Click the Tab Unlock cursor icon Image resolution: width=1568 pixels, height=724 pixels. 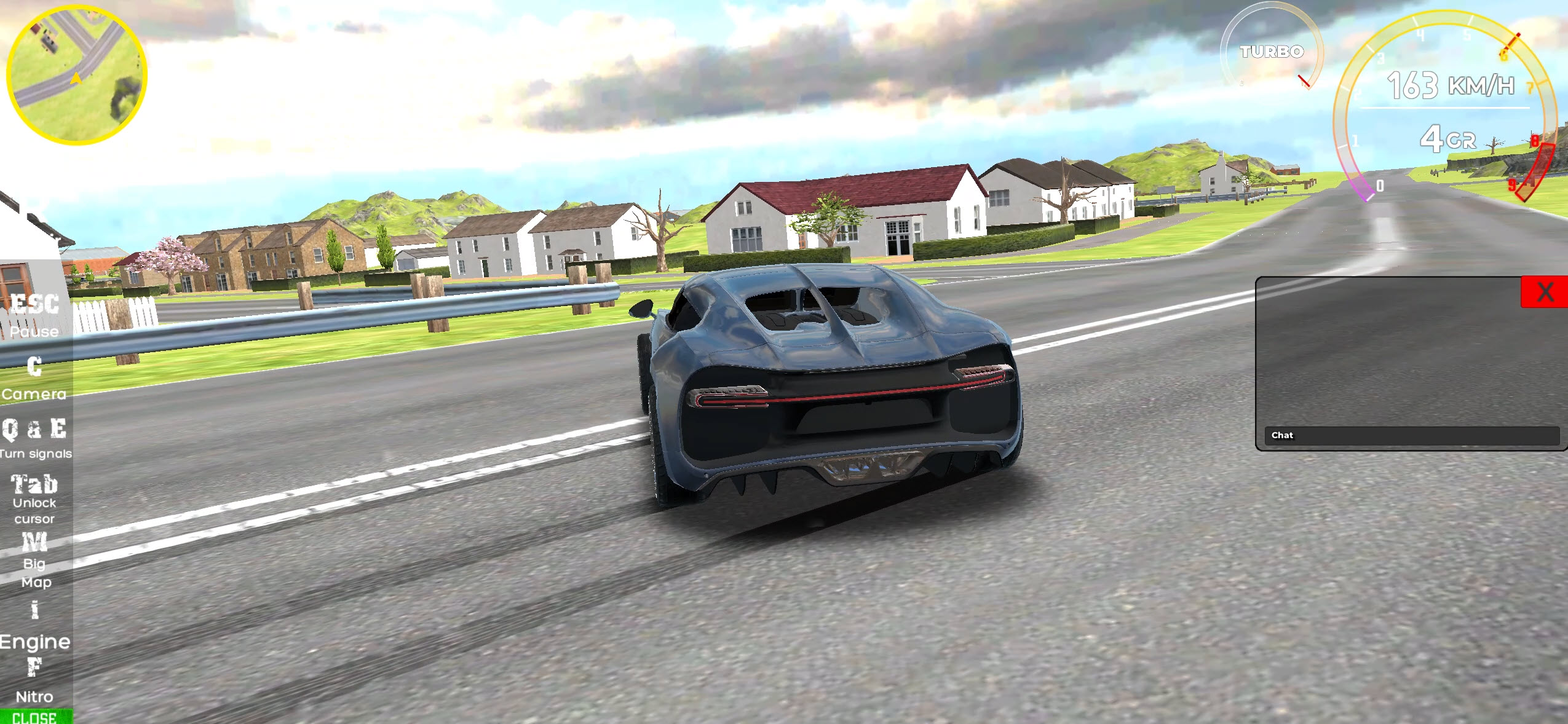tap(34, 499)
